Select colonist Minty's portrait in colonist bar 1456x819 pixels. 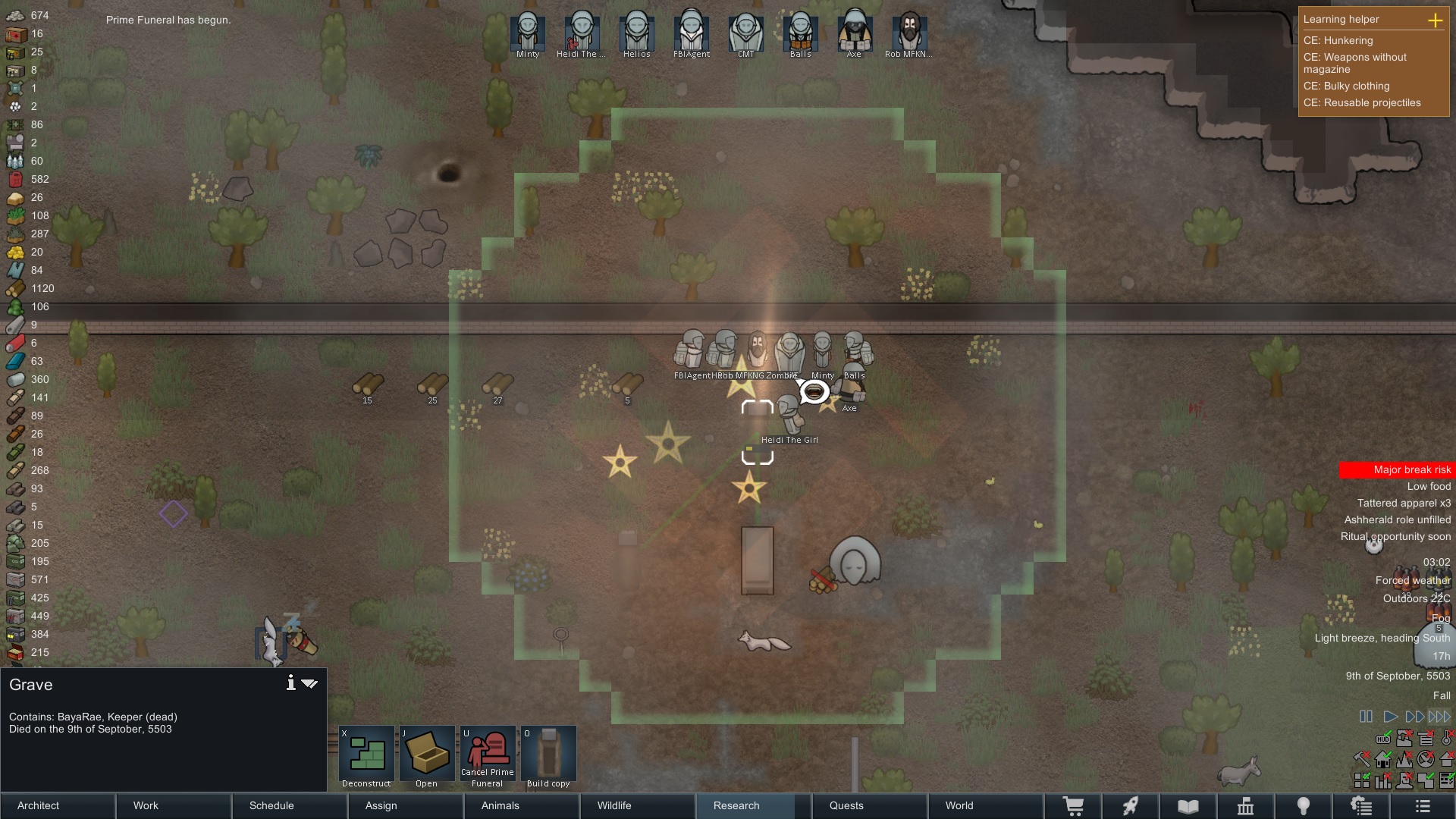click(528, 33)
